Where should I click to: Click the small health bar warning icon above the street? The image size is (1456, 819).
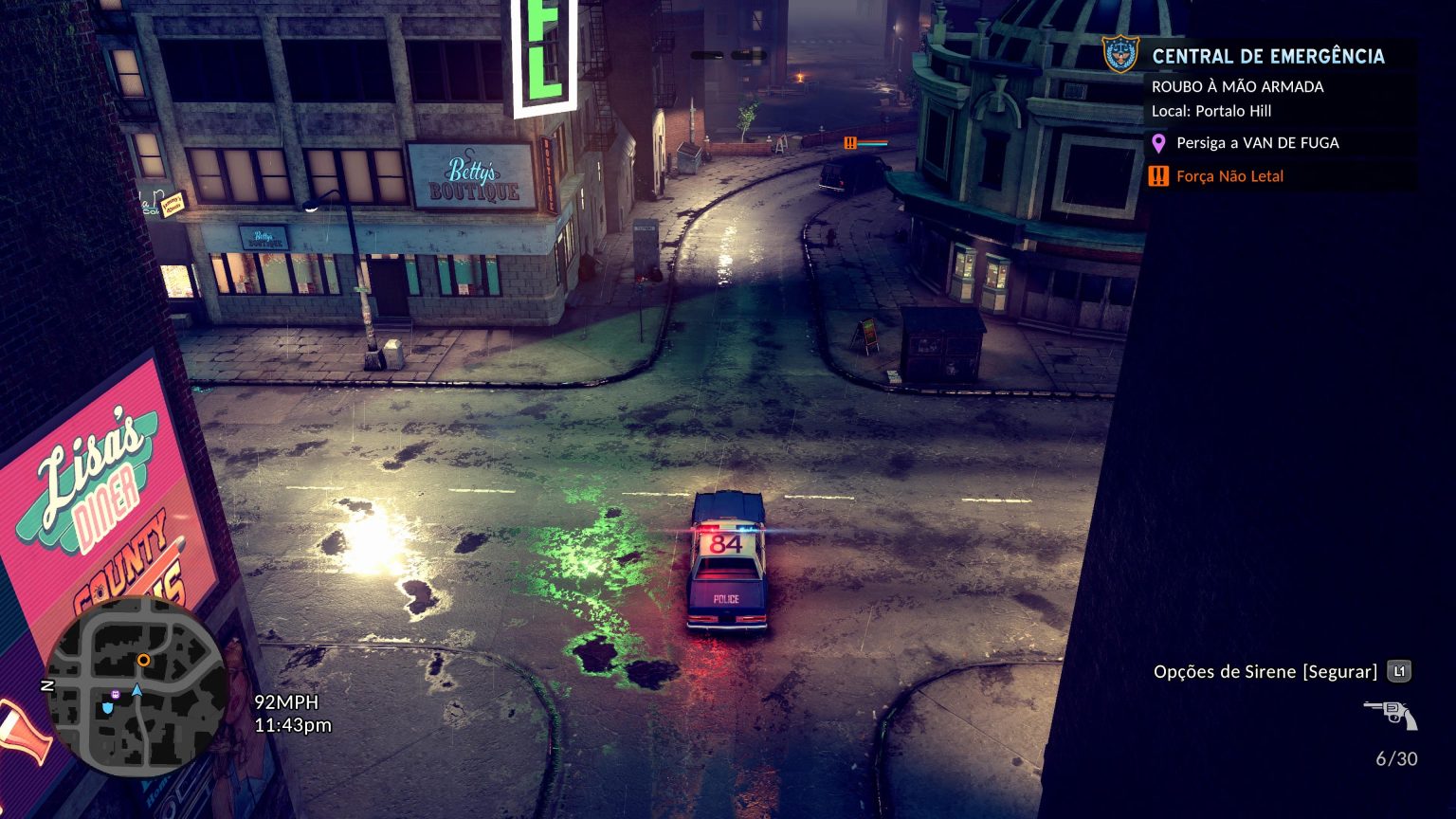tap(848, 144)
